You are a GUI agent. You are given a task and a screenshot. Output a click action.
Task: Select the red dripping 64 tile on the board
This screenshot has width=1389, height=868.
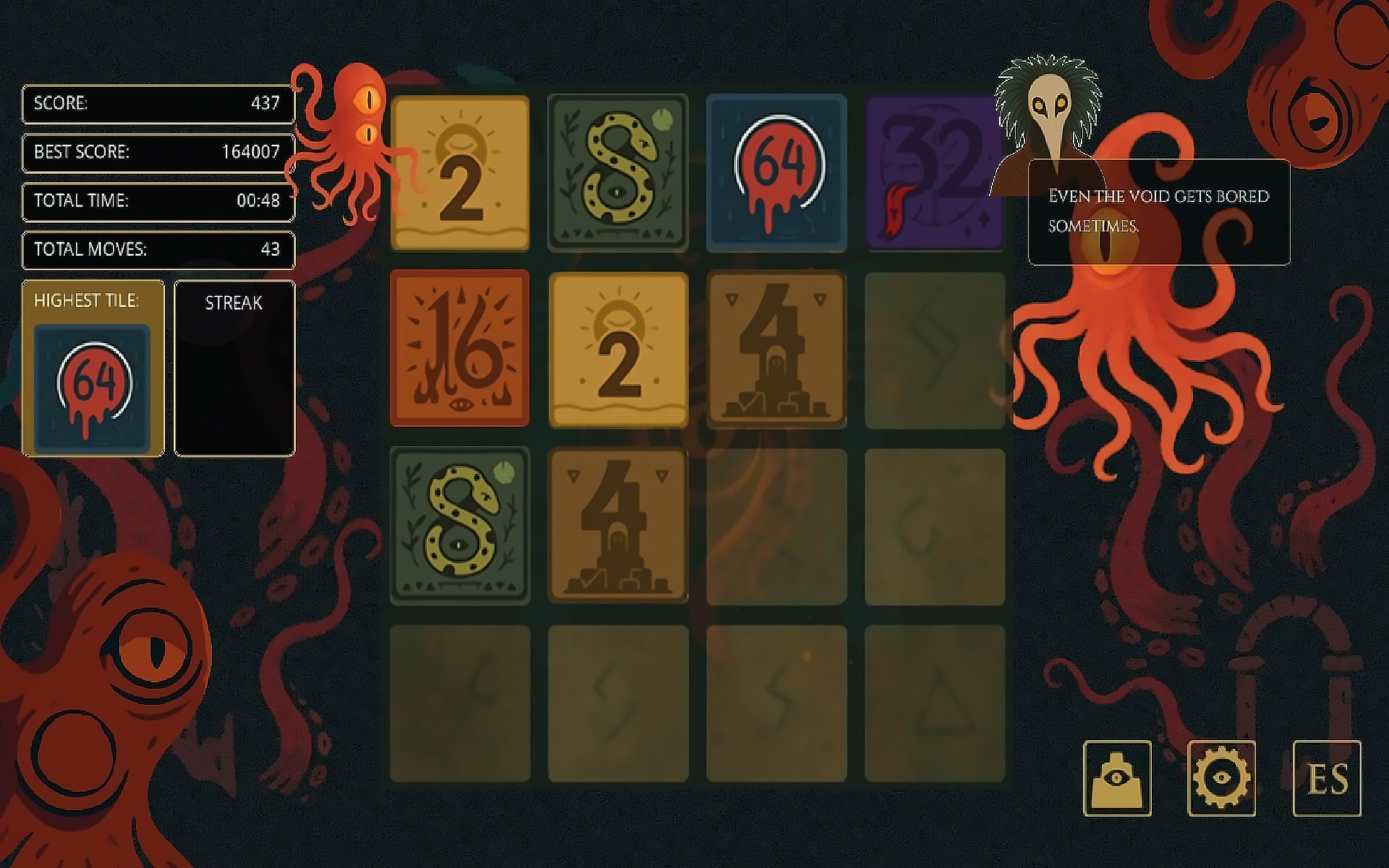coord(777,172)
